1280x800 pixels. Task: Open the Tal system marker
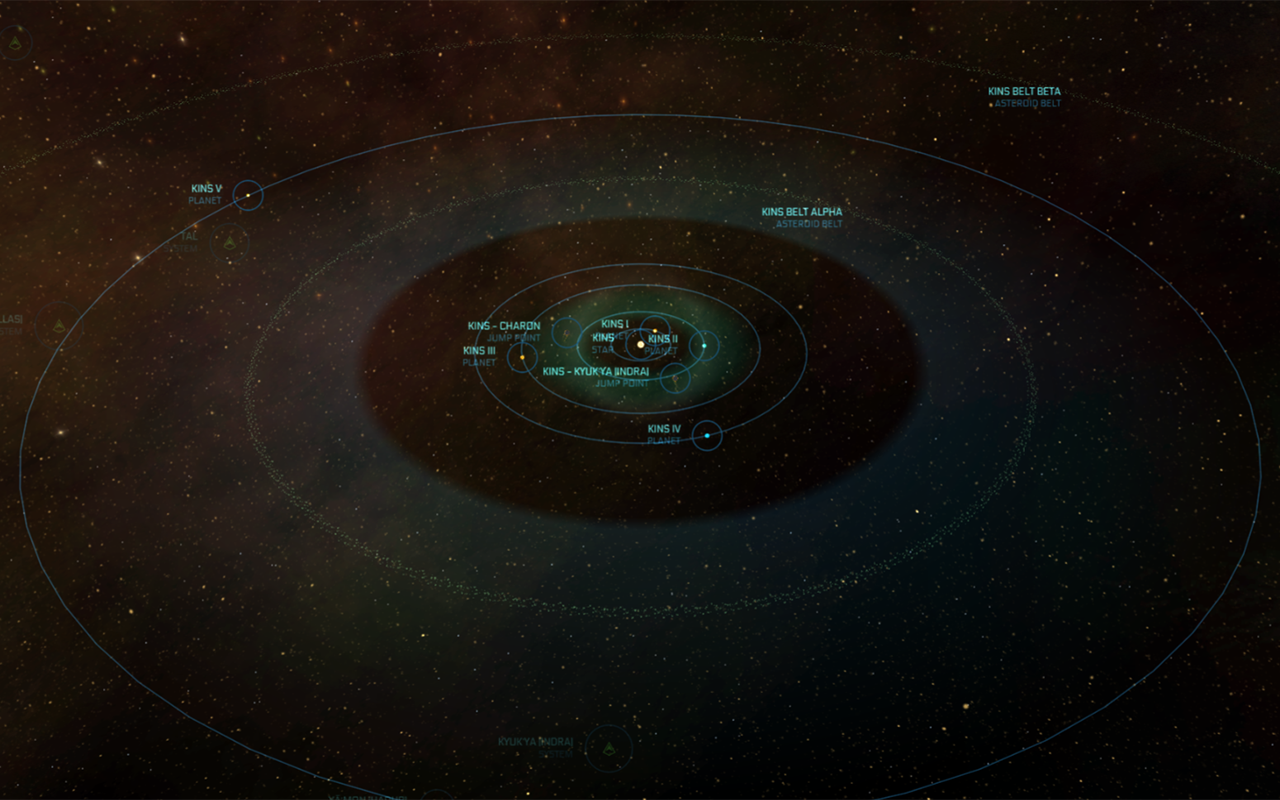[x=230, y=243]
